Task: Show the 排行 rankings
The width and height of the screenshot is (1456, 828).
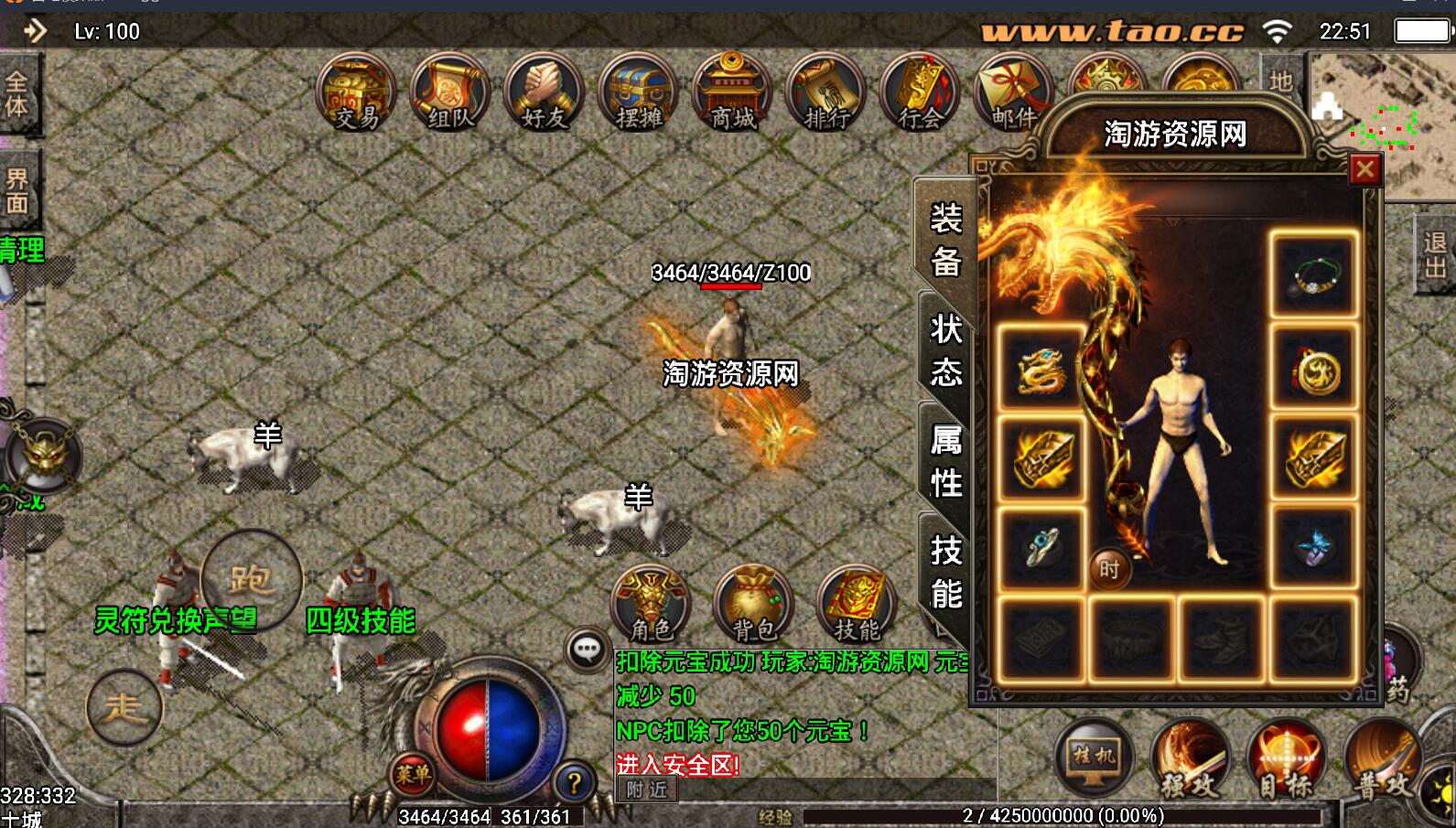Action: pyautogui.click(x=827, y=94)
